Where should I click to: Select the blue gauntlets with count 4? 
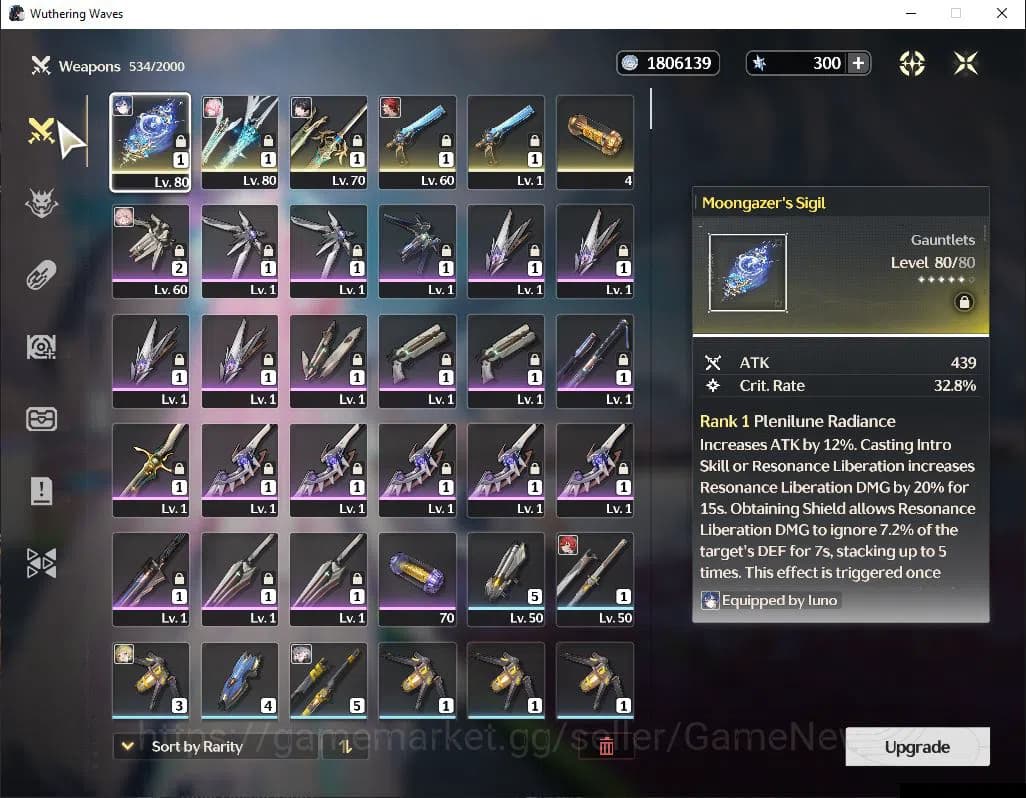click(x=239, y=680)
